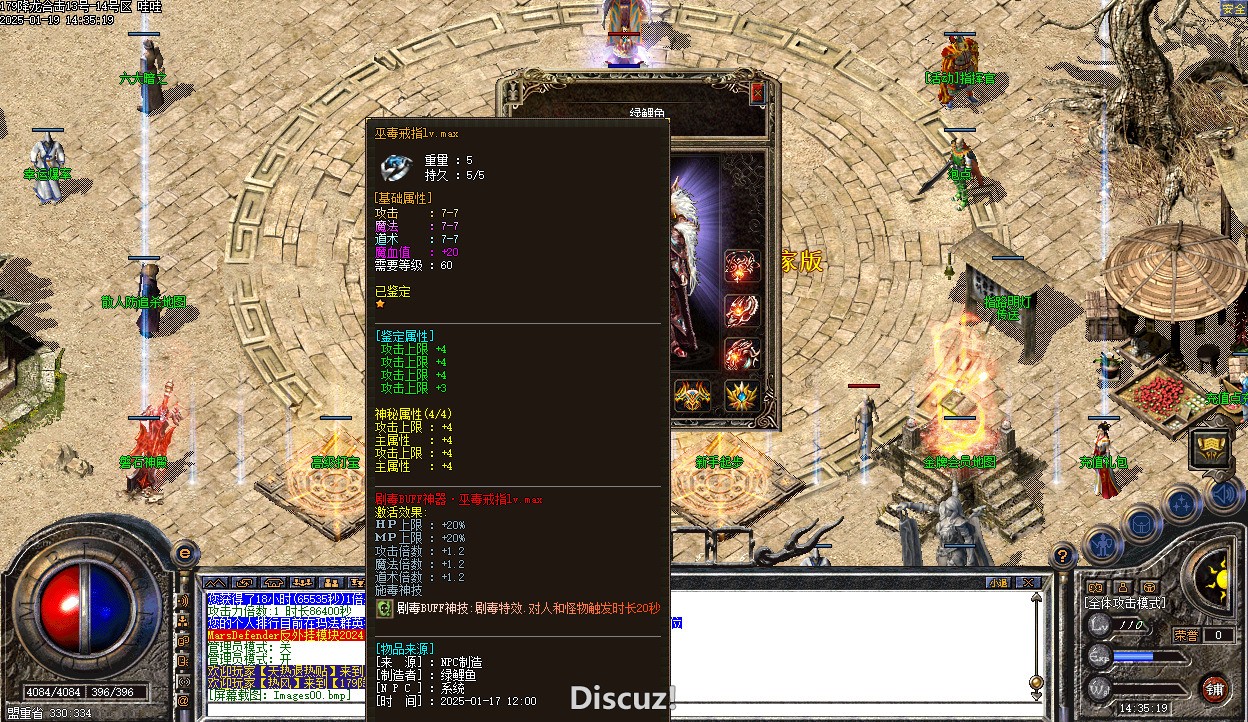Image resolution: width=1248 pixels, height=722 pixels.
Task: Select the first chat toolbar mountain icon
Action: 216,582
